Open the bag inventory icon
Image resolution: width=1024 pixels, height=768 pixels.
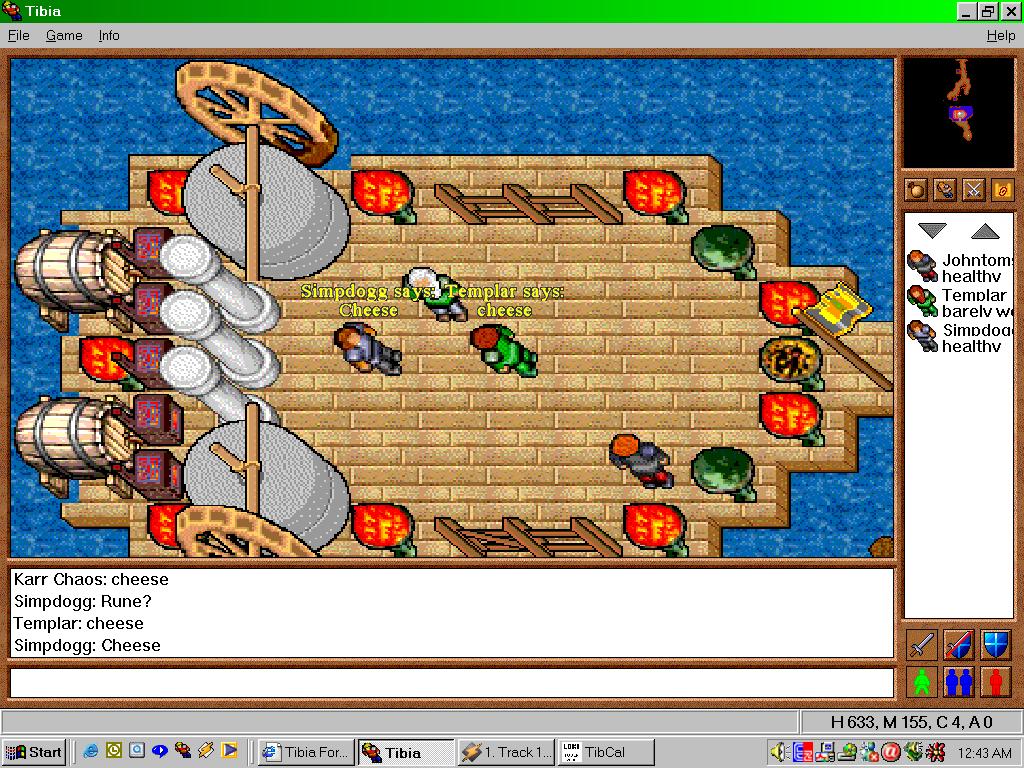click(915, 189)
